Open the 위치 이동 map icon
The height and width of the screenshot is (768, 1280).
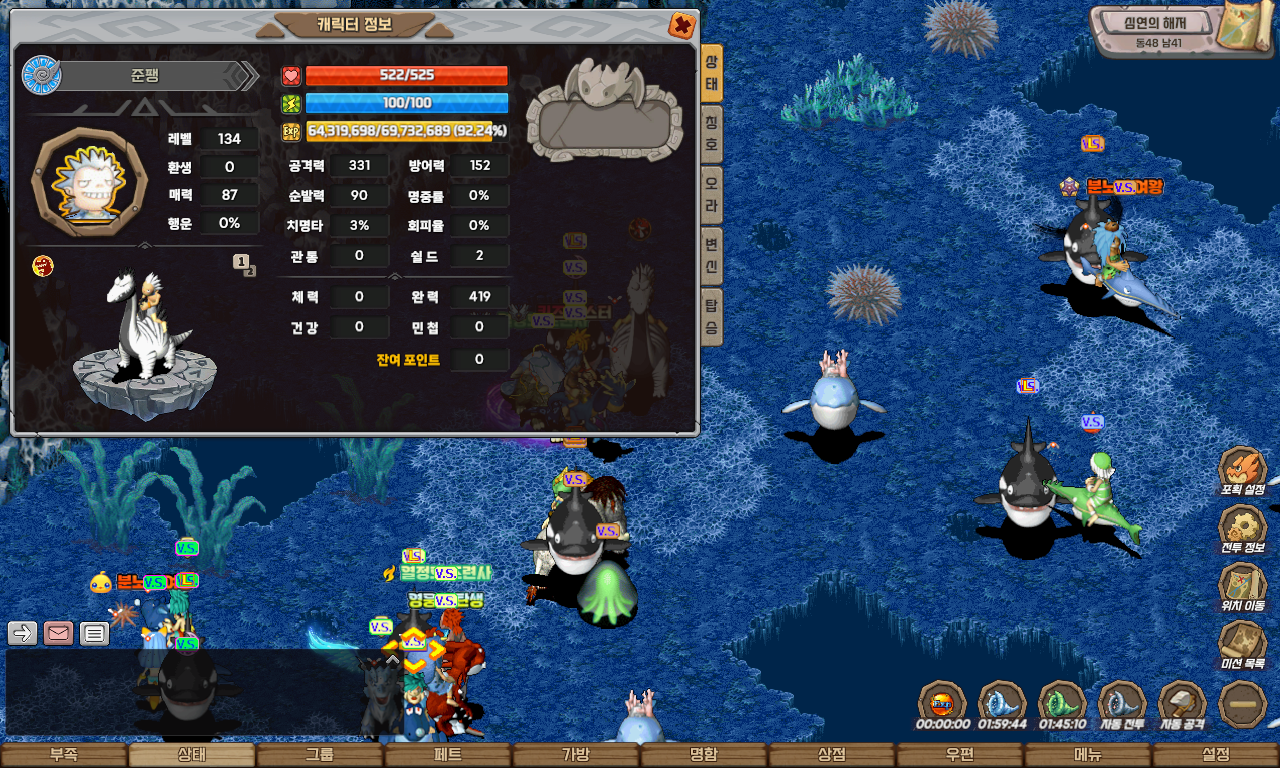click(1242, 588)
